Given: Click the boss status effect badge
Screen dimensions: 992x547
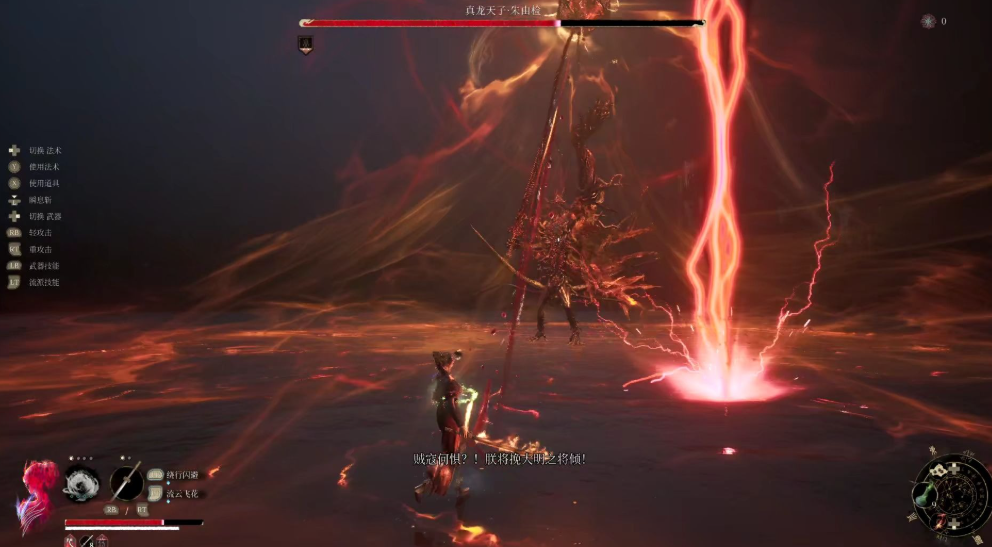Looking at the screenshot, I should click(x=305, y=44).
